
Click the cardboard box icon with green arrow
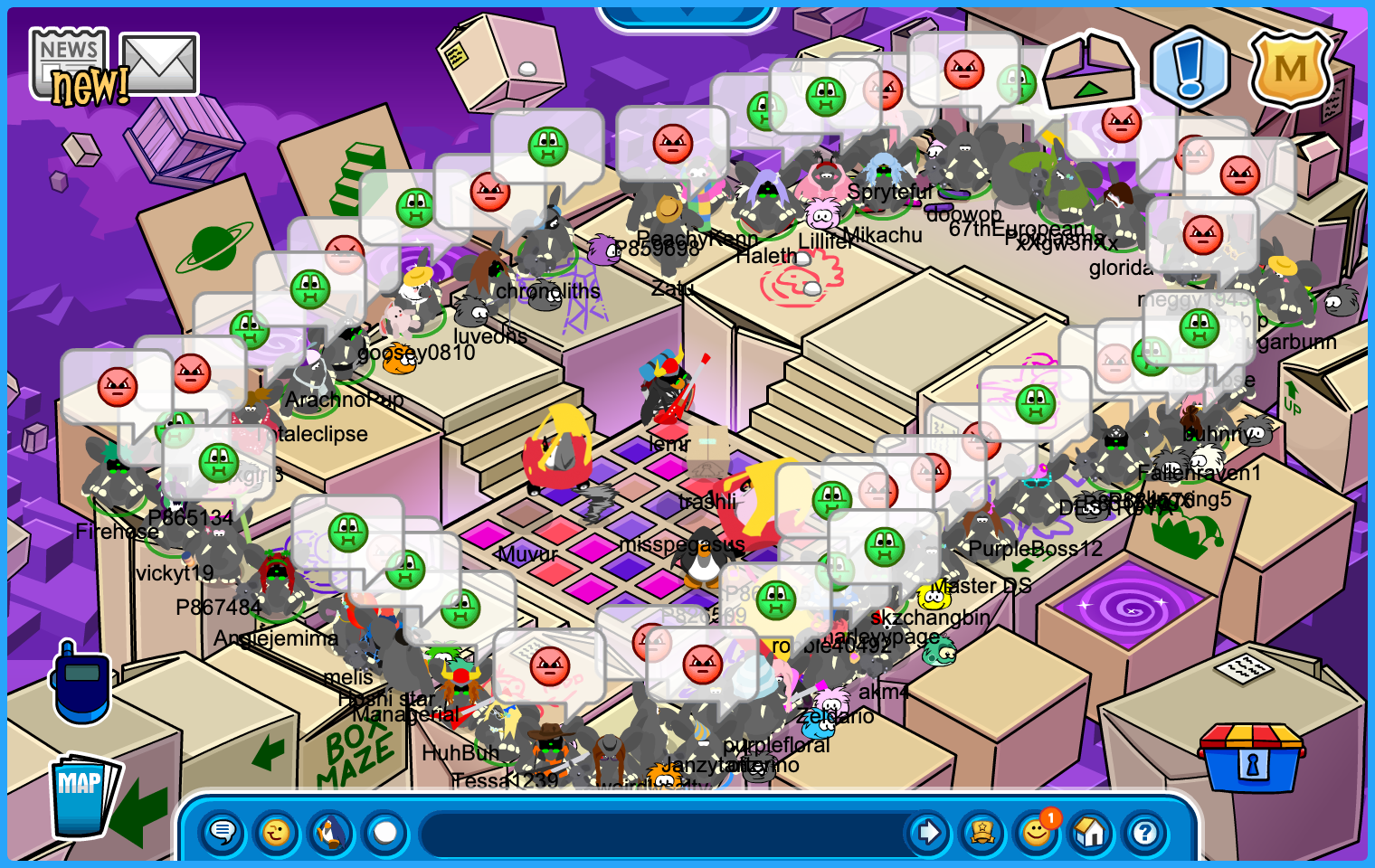1089,71
